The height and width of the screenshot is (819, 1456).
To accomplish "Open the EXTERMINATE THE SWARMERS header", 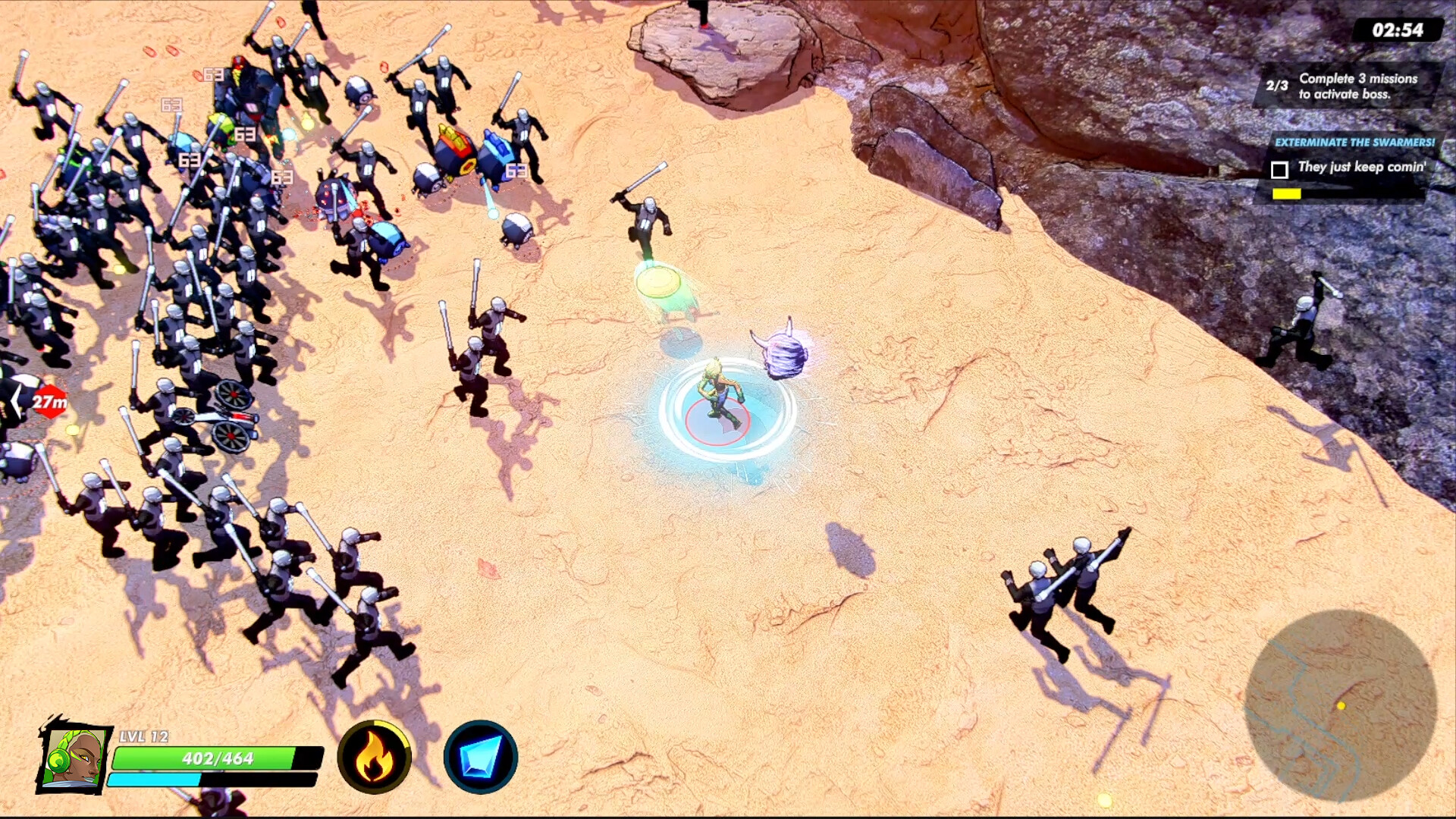I will 1354,141.
